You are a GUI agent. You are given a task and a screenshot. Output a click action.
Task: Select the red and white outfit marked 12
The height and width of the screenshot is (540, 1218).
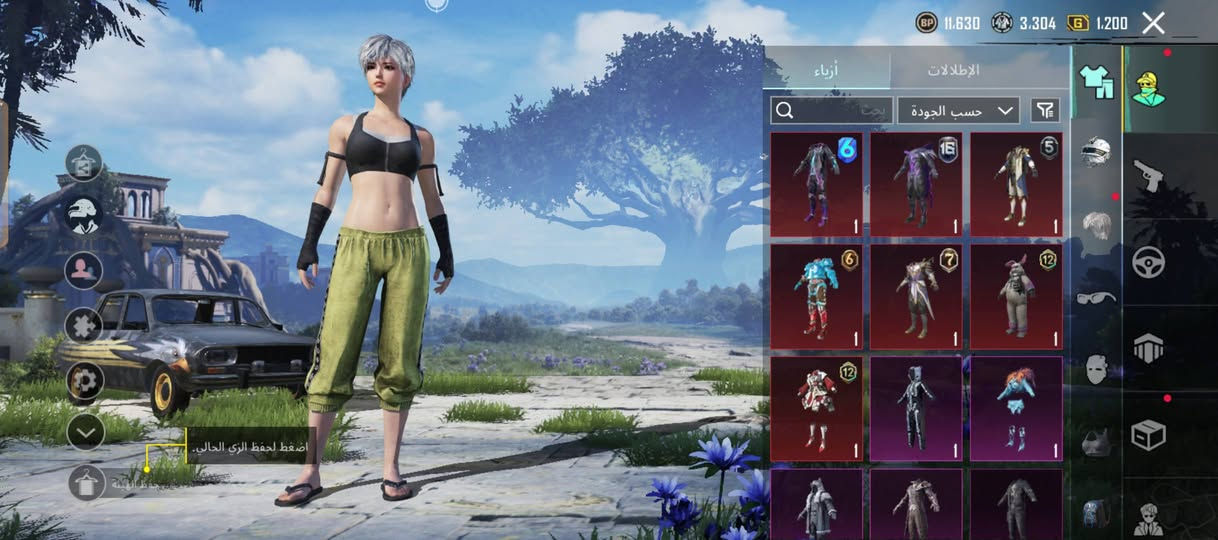(x=817, y=409)
